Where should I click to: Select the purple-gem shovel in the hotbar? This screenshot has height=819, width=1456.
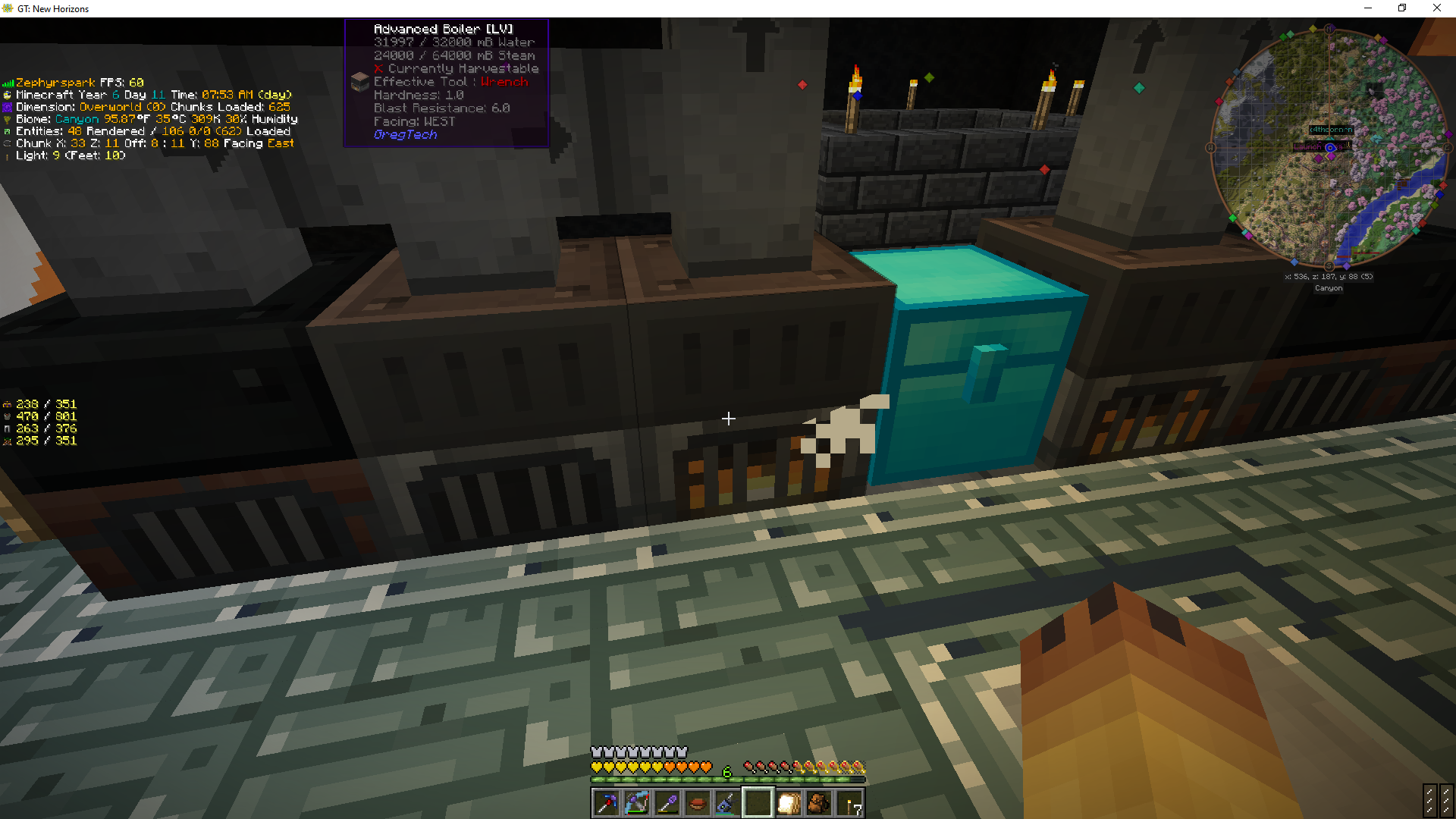(667, 802)
